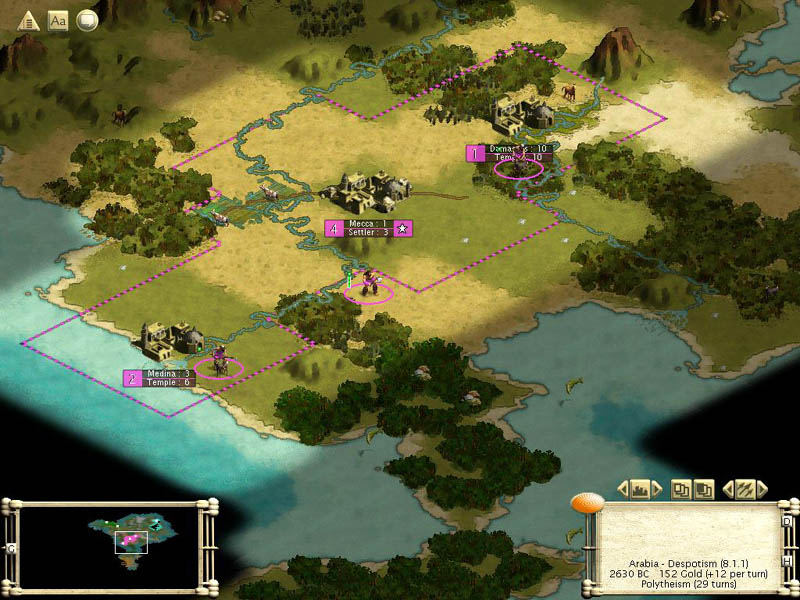
Task: Open the city skyline button
Action: [641, 489]
